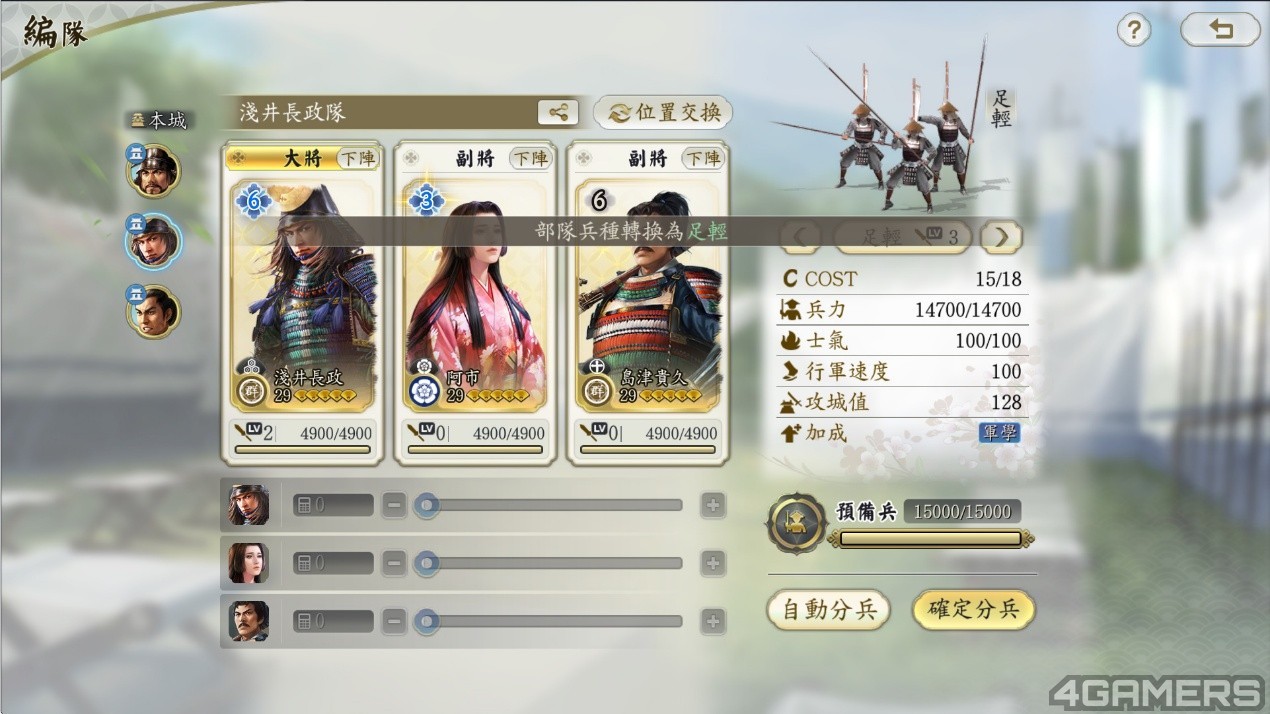Open the help question mark button

pyautogui.click(x=1133, y=30)
